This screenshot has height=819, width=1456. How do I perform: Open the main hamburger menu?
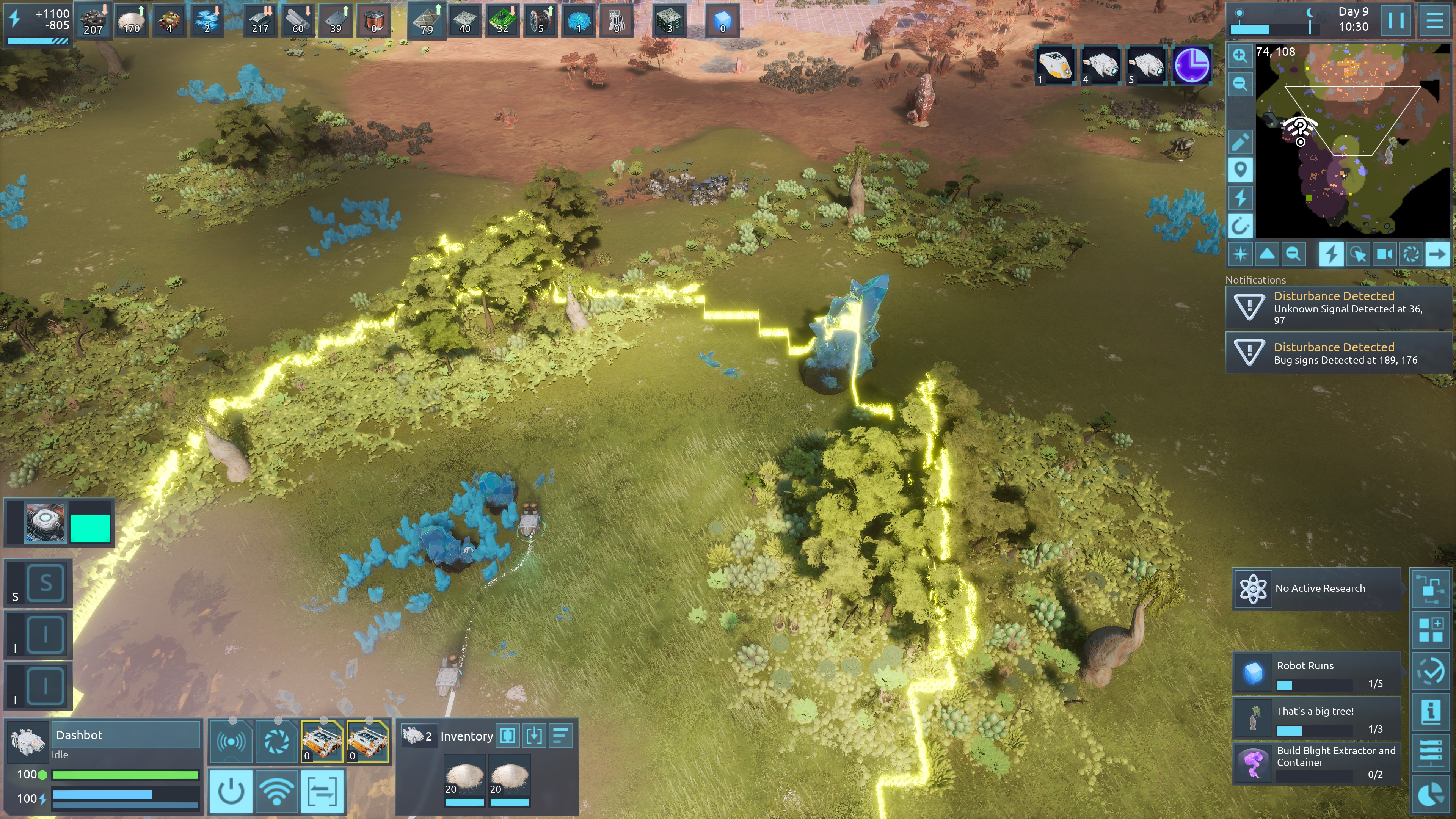pos(1434,20)
